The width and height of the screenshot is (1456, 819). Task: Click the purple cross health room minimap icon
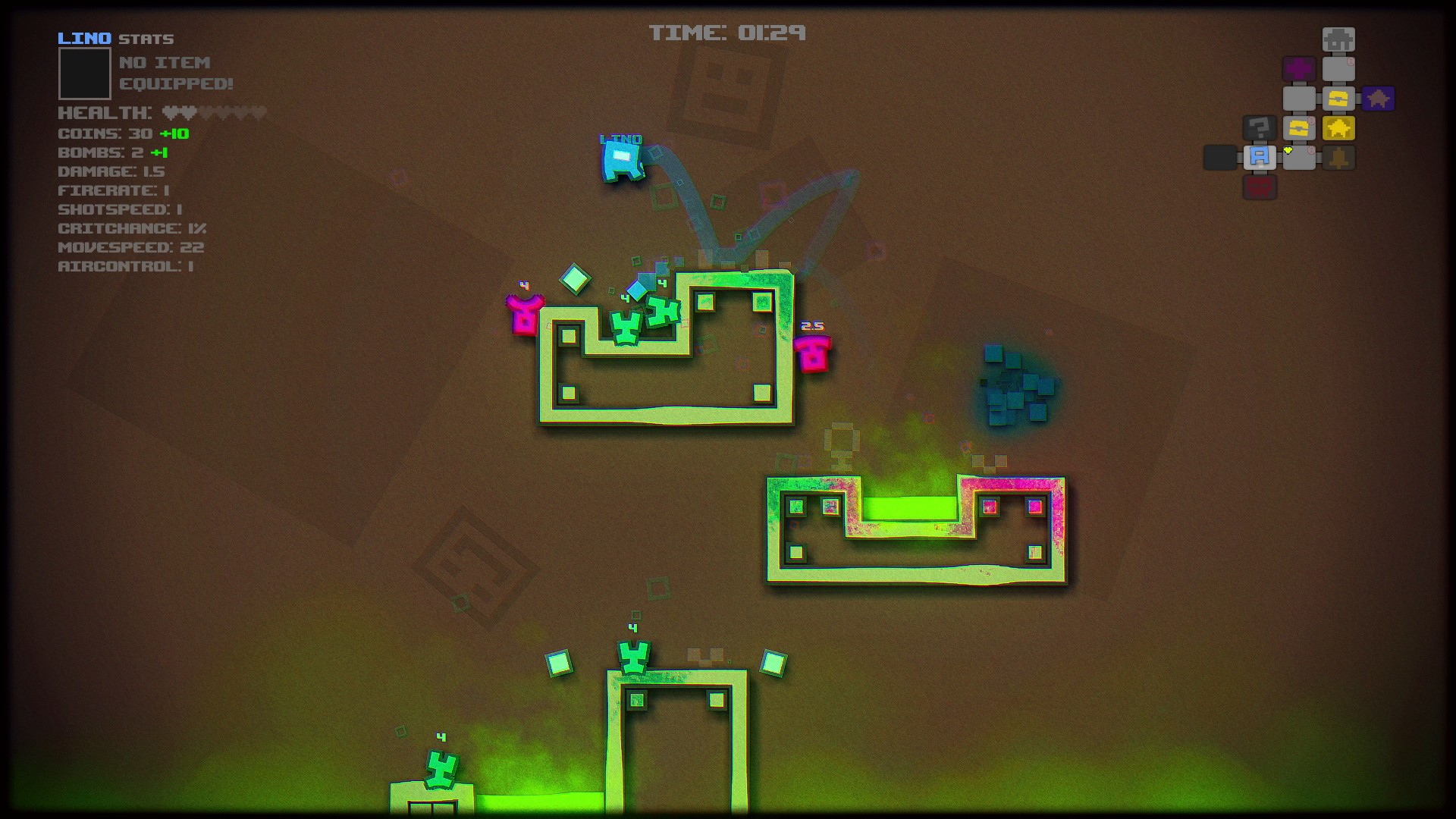click(x=1300, y=68)
